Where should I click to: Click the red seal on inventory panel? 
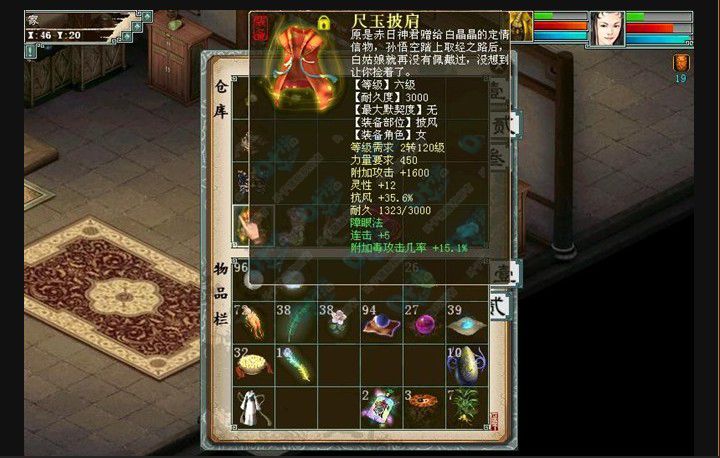pos(492,419)
